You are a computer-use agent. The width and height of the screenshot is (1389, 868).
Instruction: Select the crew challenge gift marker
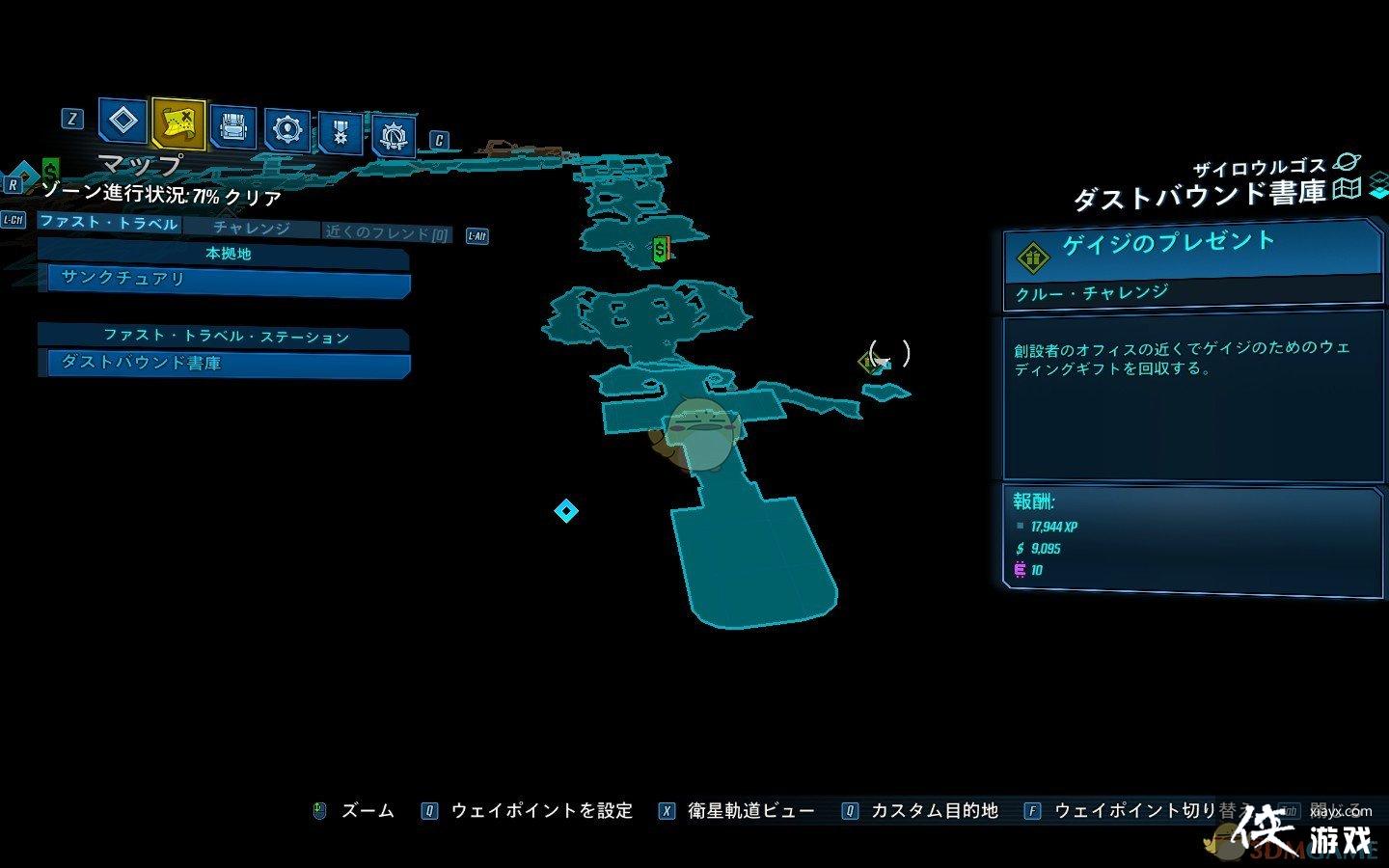(863, 364)
